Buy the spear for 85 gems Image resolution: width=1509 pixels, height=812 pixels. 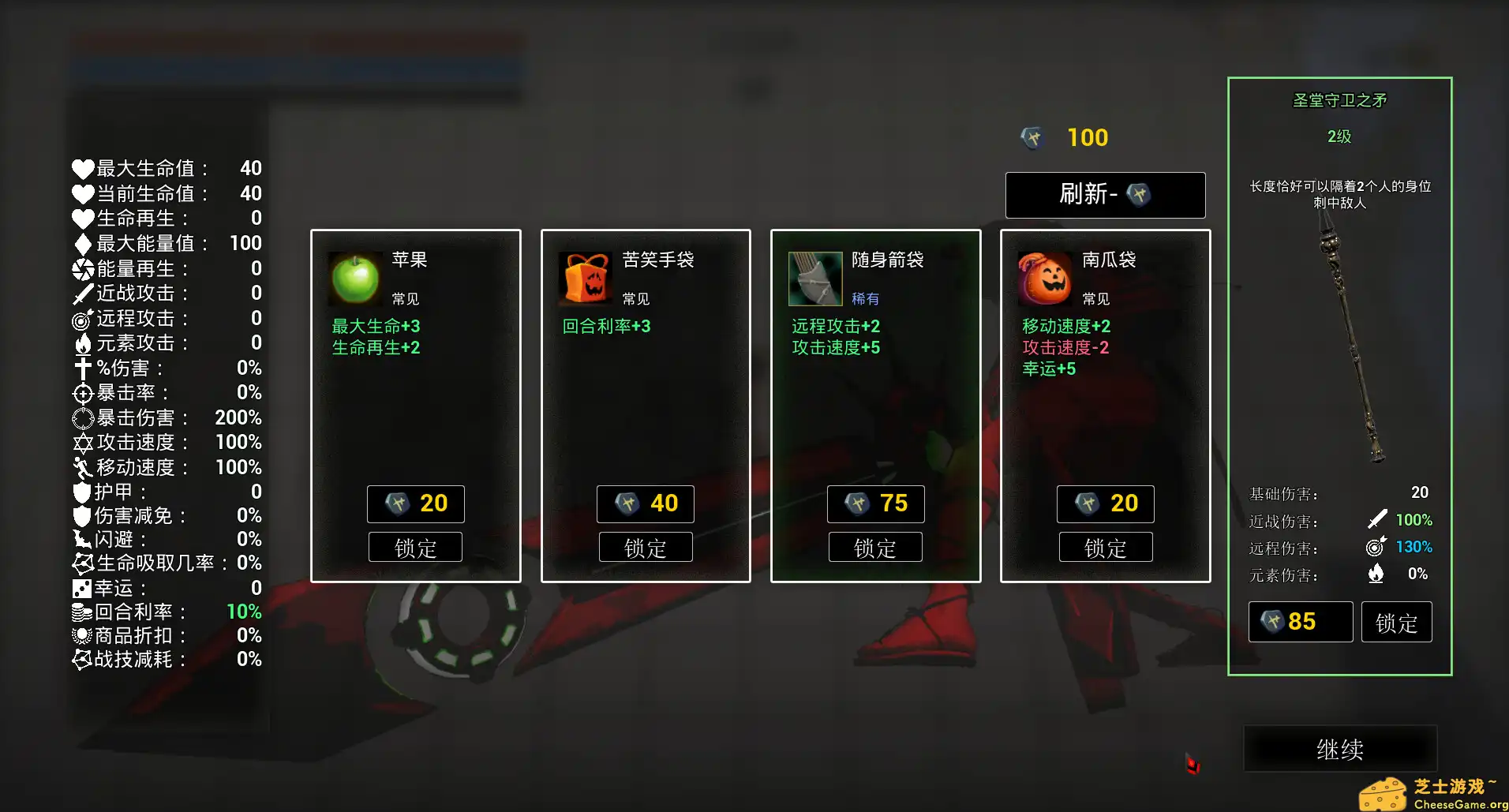[1300, 622]
